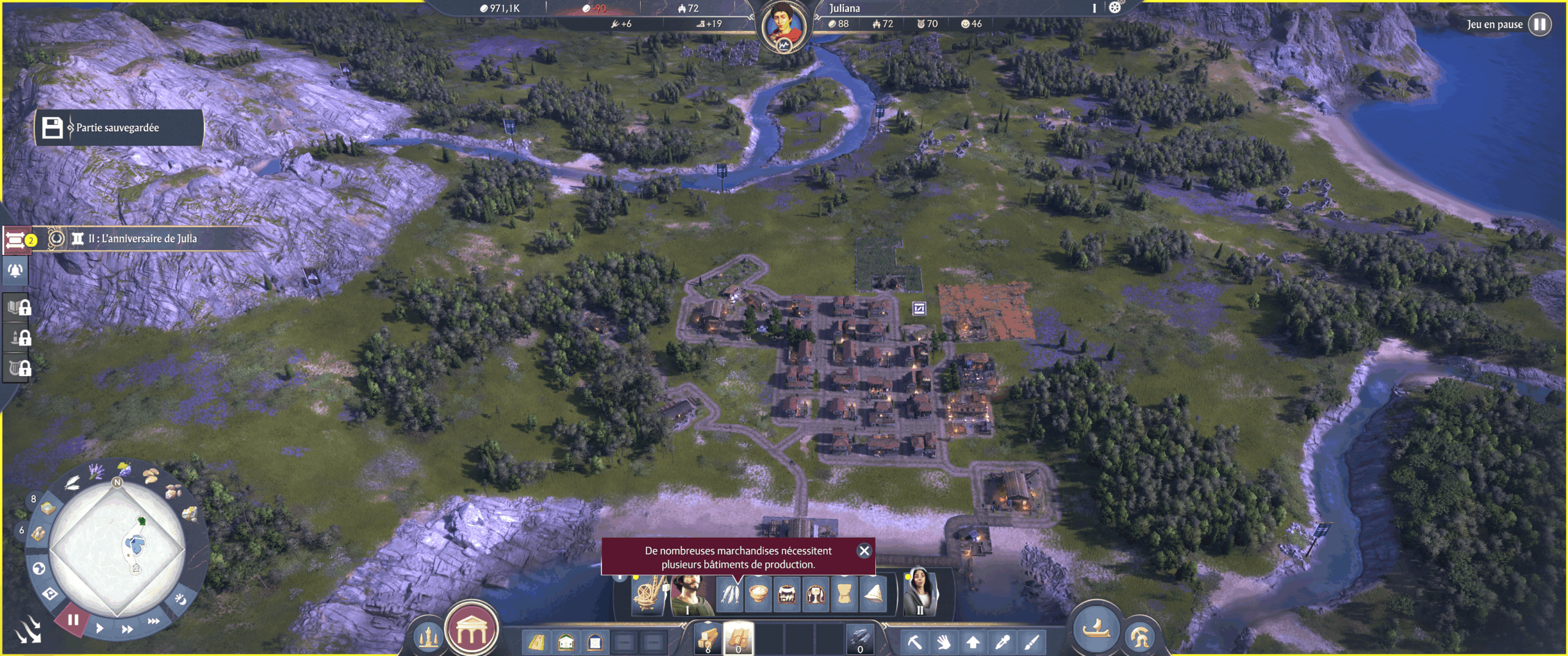Toggle the day-night cycle button
1568x656 pixels.
click(x=181, y=598)
